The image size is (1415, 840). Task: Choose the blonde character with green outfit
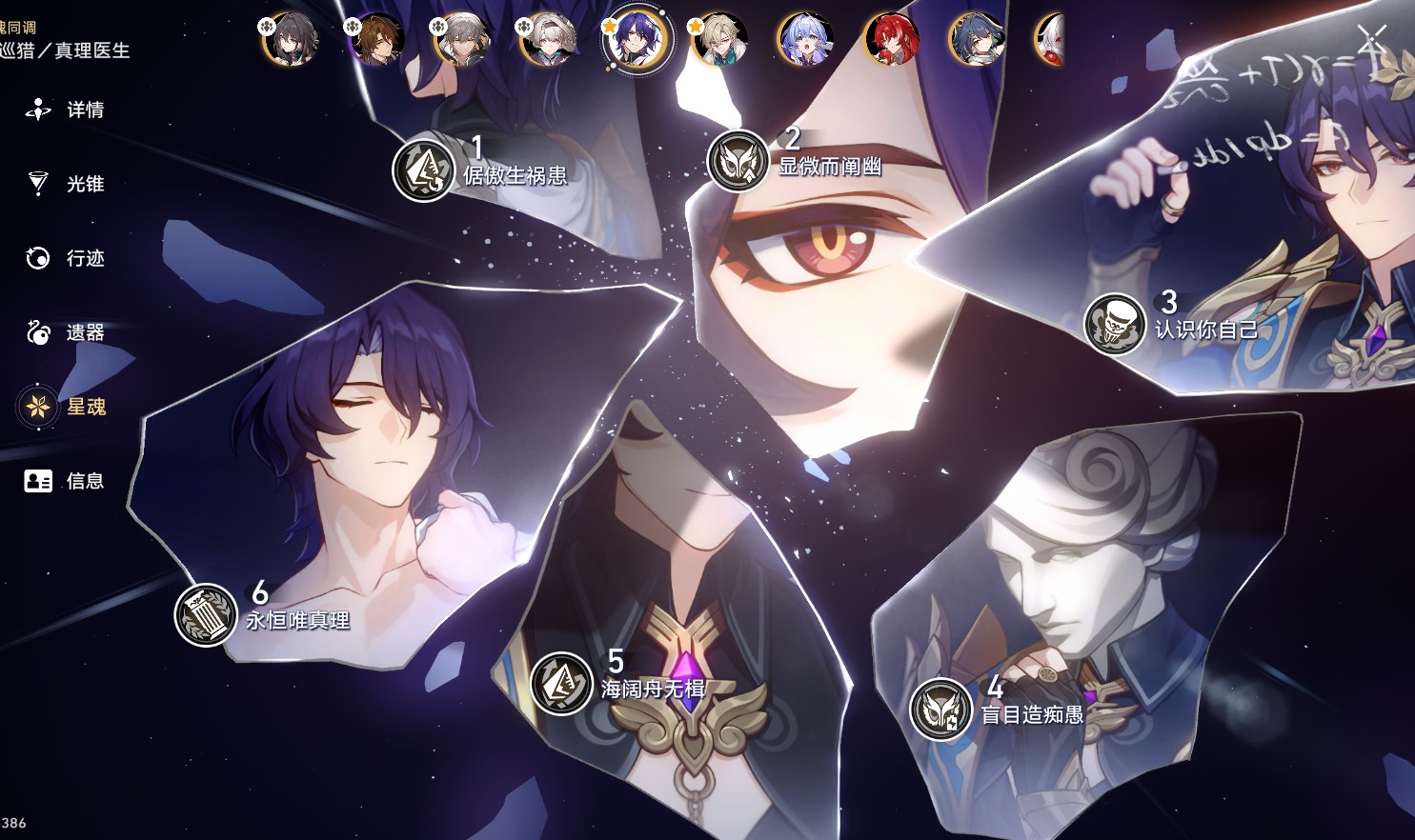(719, 40)
